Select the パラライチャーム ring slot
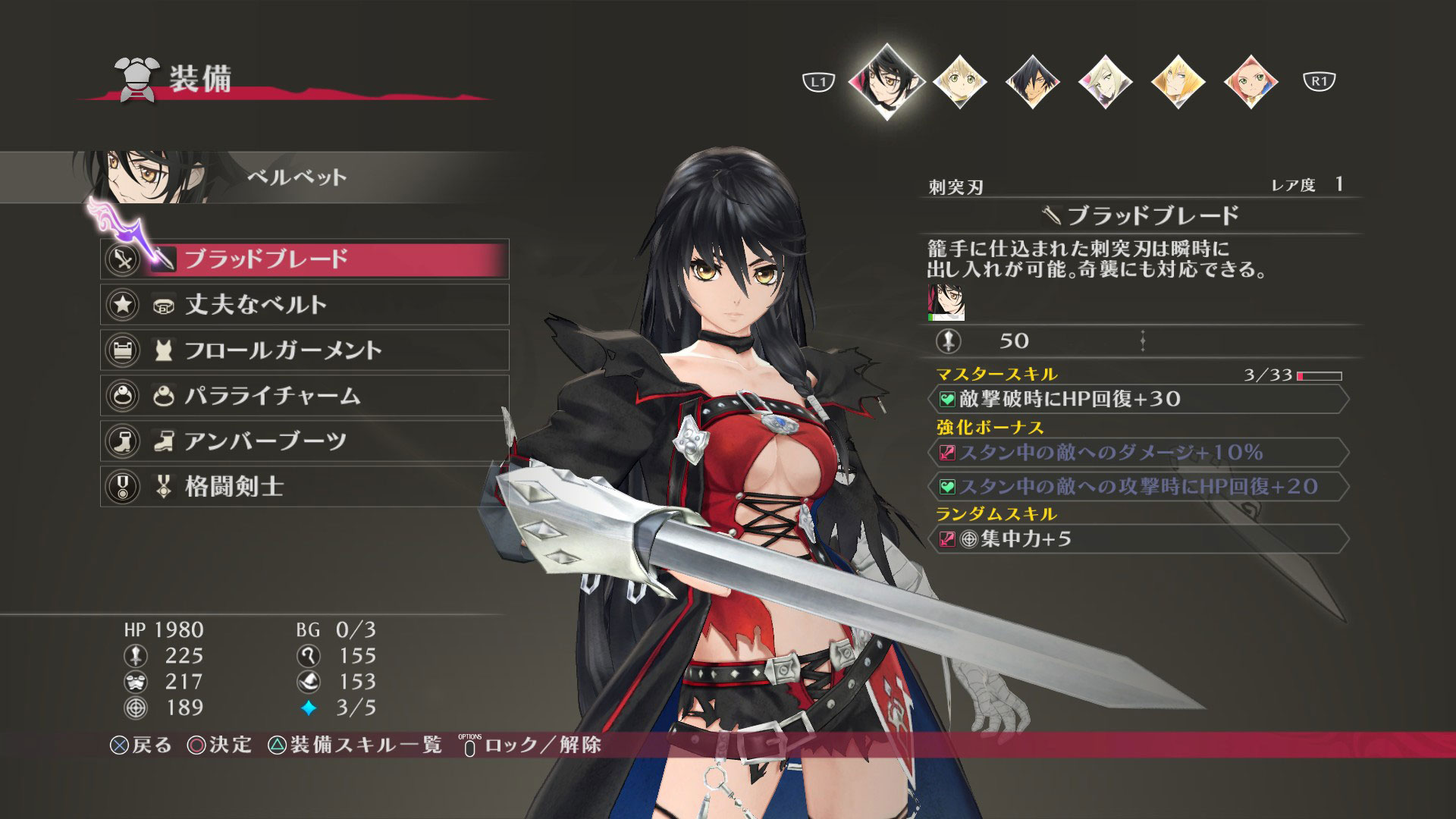Screen dimensions: 1456x819 tap(305, 396)
